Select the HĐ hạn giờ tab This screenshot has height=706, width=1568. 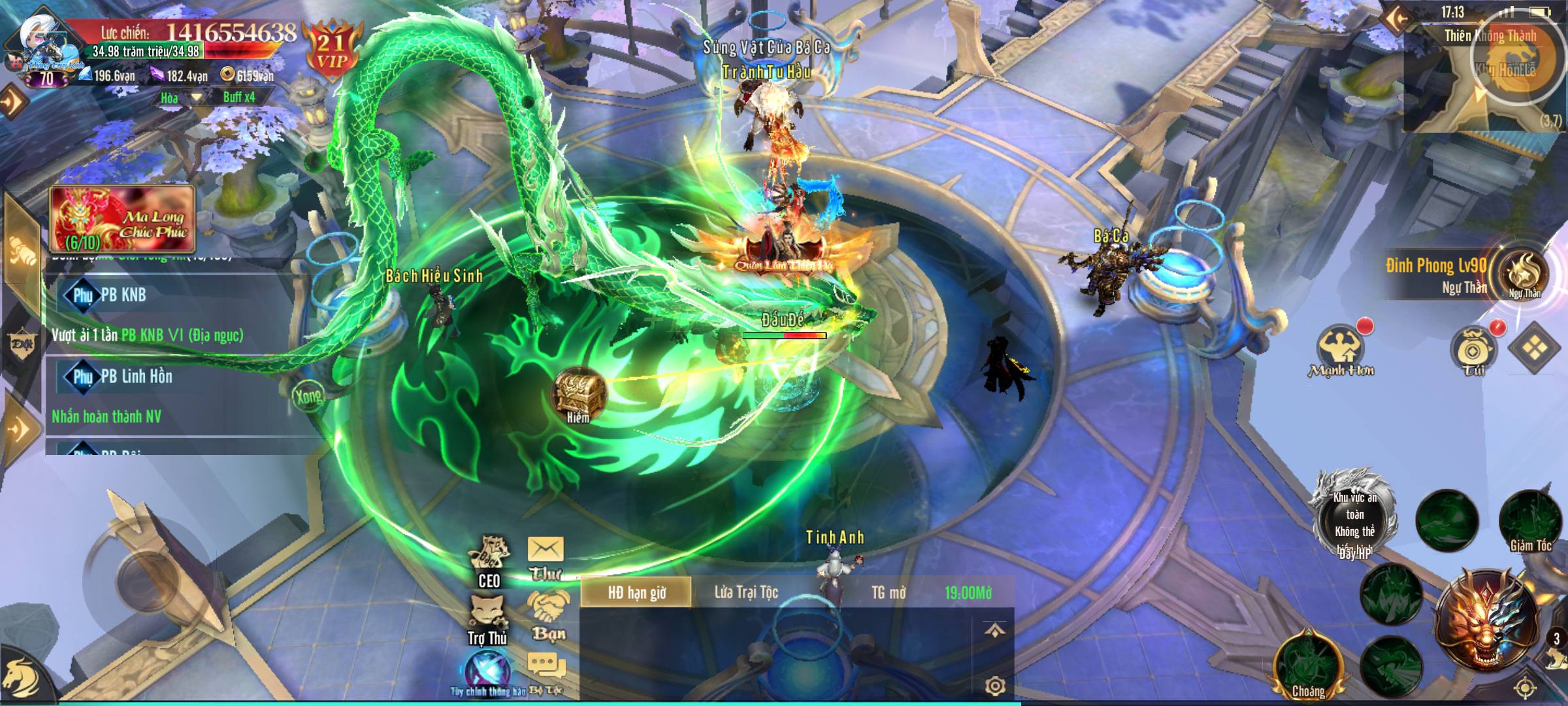(636, 592)
